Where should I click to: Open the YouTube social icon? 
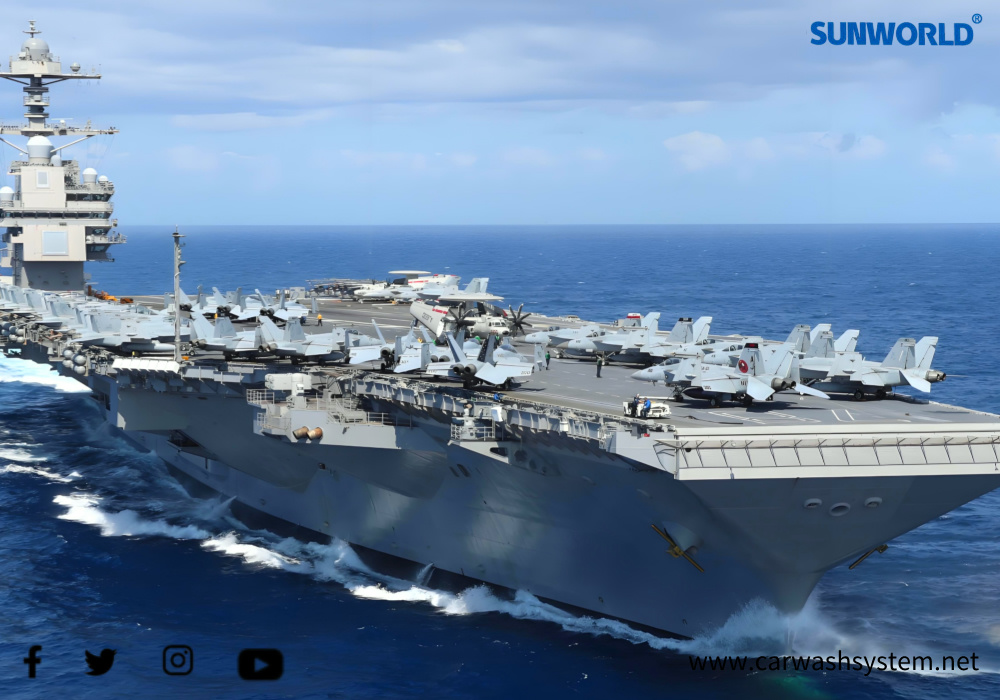pyautogui.click(x=260, y=664)
